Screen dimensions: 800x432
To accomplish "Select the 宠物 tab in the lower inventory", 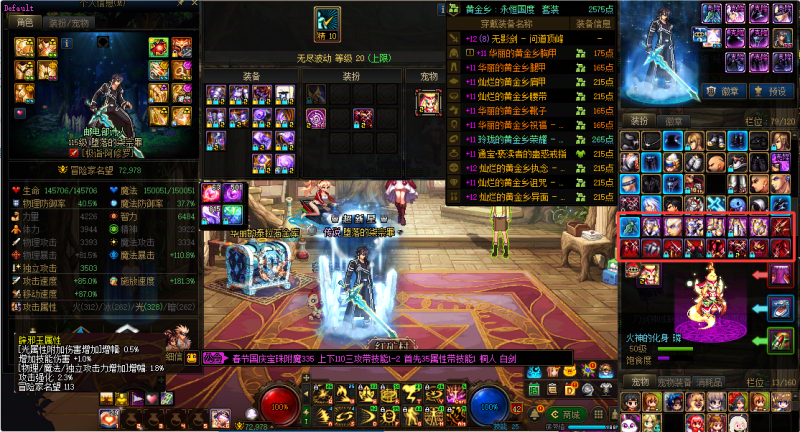I will tap(638, 382).
